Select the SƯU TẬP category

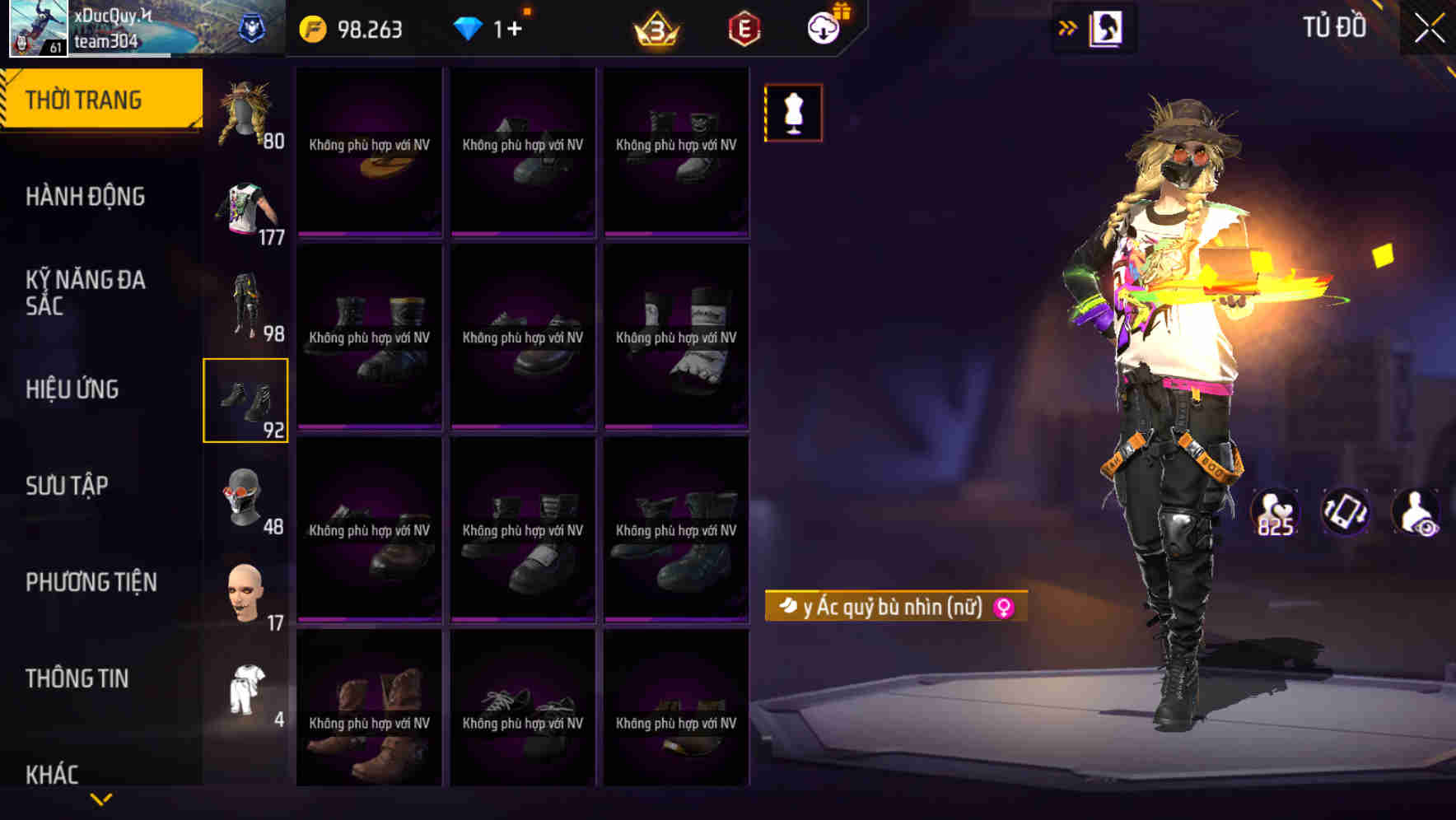[x=68, y=485]
